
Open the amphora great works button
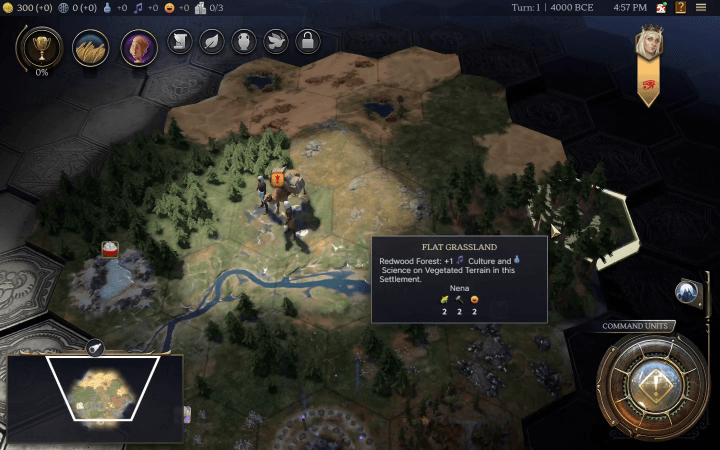pyautogui.click(x=243, y=41)
